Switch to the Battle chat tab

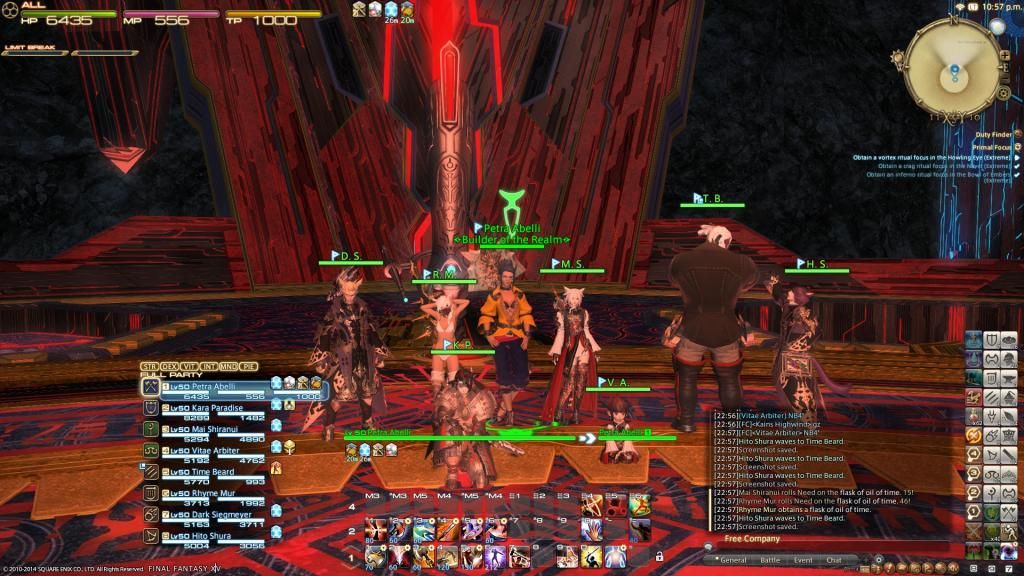tap(770, 560)
